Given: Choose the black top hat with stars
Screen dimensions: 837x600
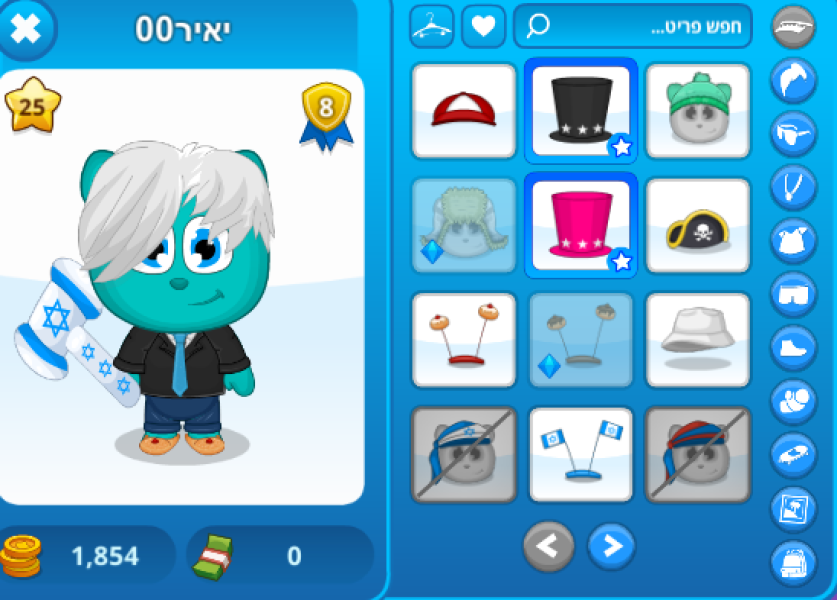Looking at the screenshot, I should click(x=580, y=110).
